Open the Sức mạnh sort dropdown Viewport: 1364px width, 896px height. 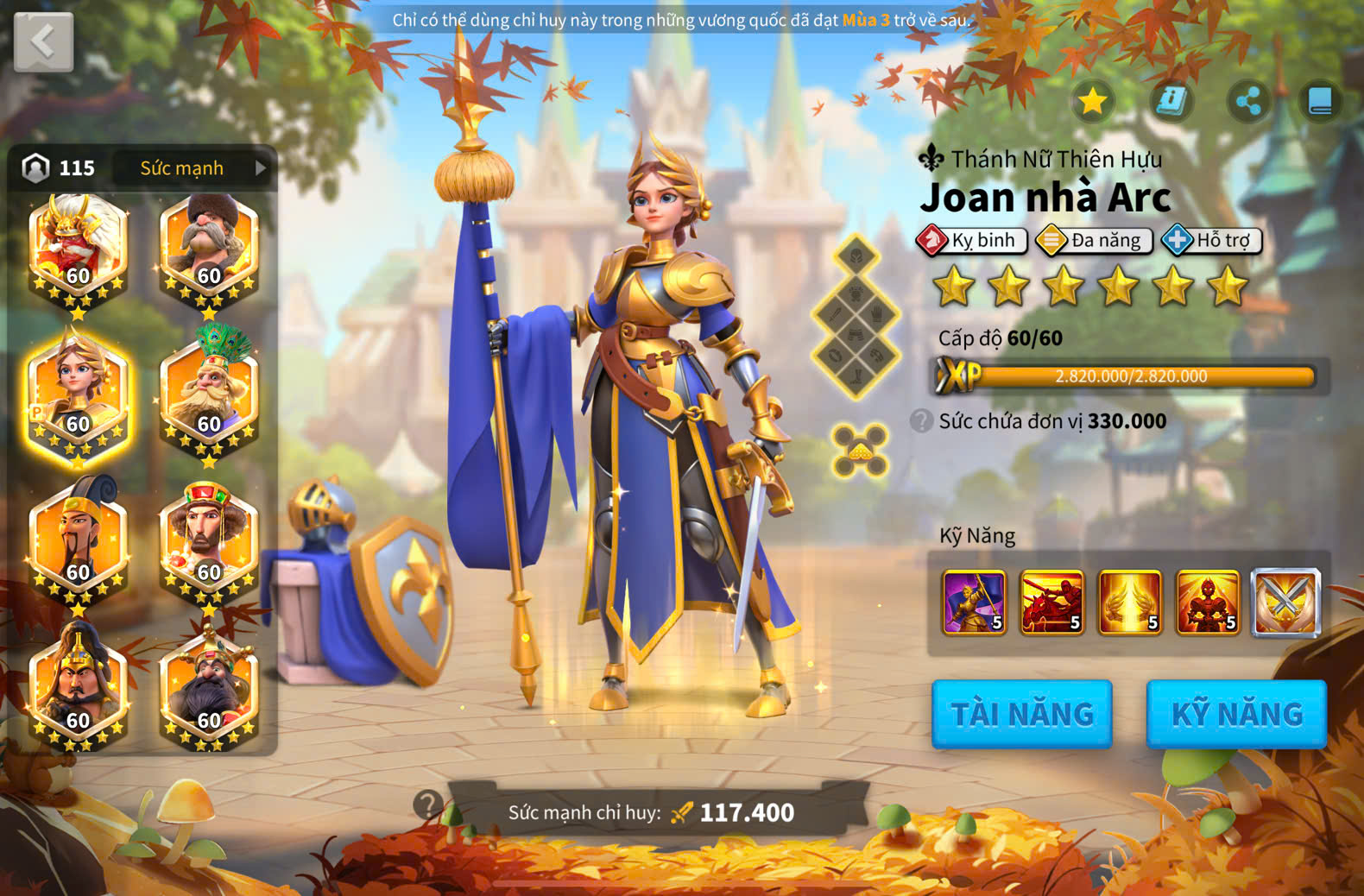pyautogui.click(x=193, y=167)
